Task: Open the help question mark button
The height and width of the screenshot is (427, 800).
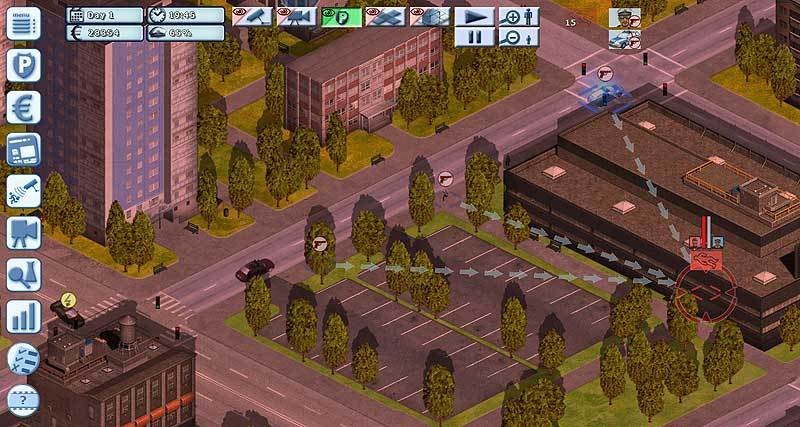Action: (x=22, y=397)
